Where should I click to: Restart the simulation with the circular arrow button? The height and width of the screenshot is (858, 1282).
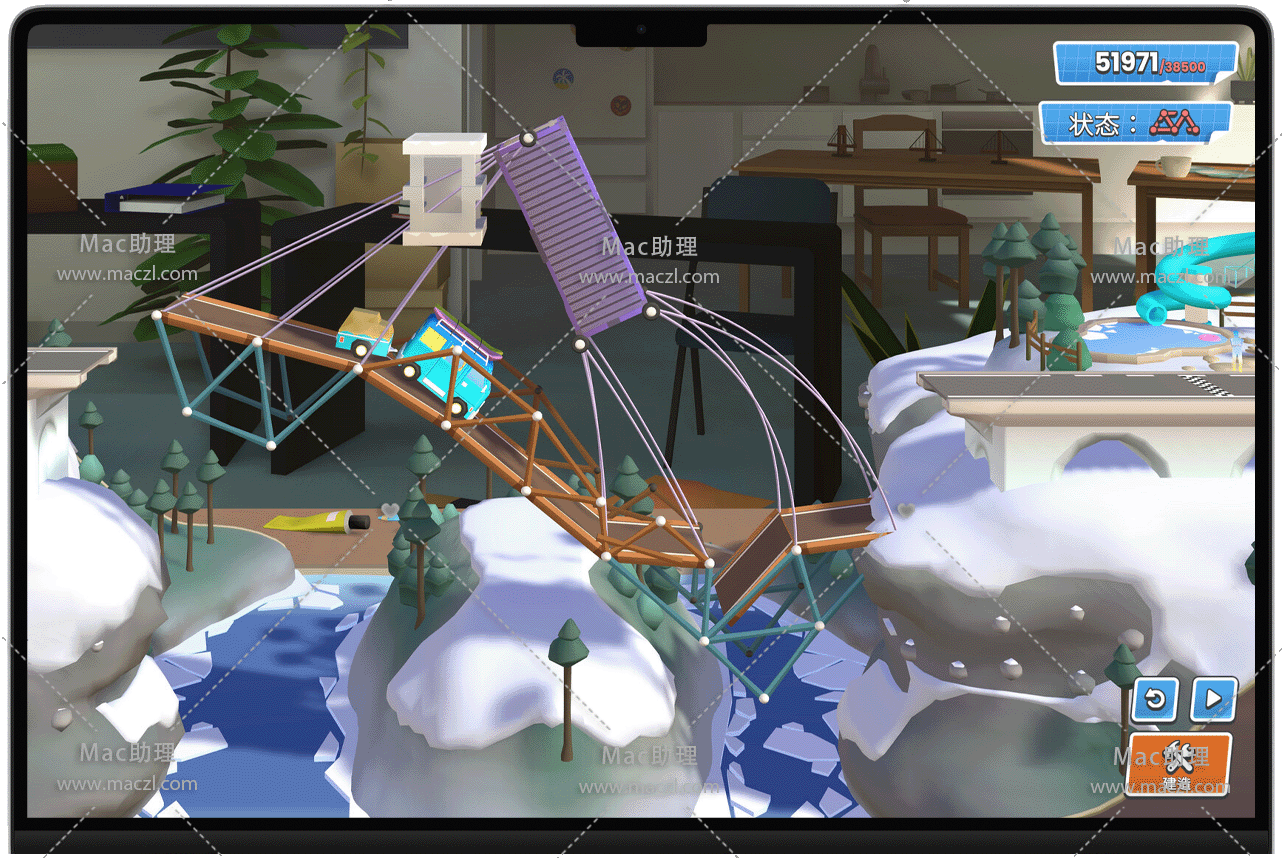point(1155,699)
